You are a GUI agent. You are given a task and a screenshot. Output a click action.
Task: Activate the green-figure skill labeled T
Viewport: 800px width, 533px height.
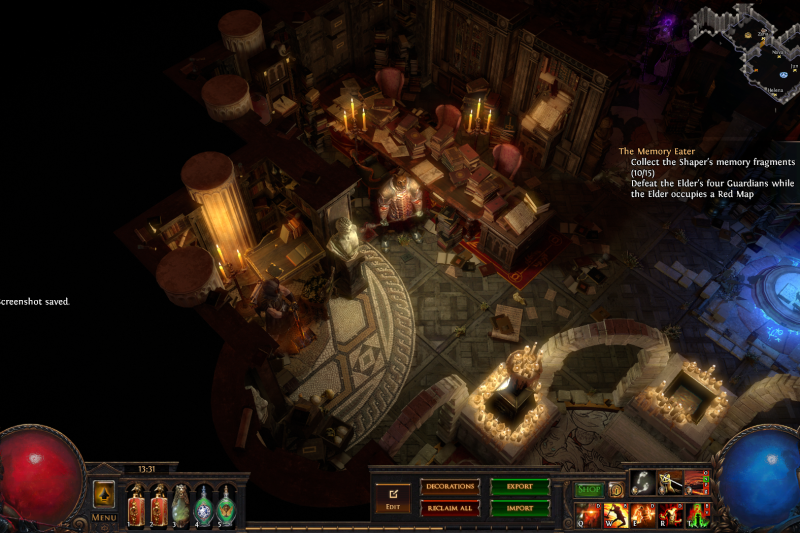(697, 515)
